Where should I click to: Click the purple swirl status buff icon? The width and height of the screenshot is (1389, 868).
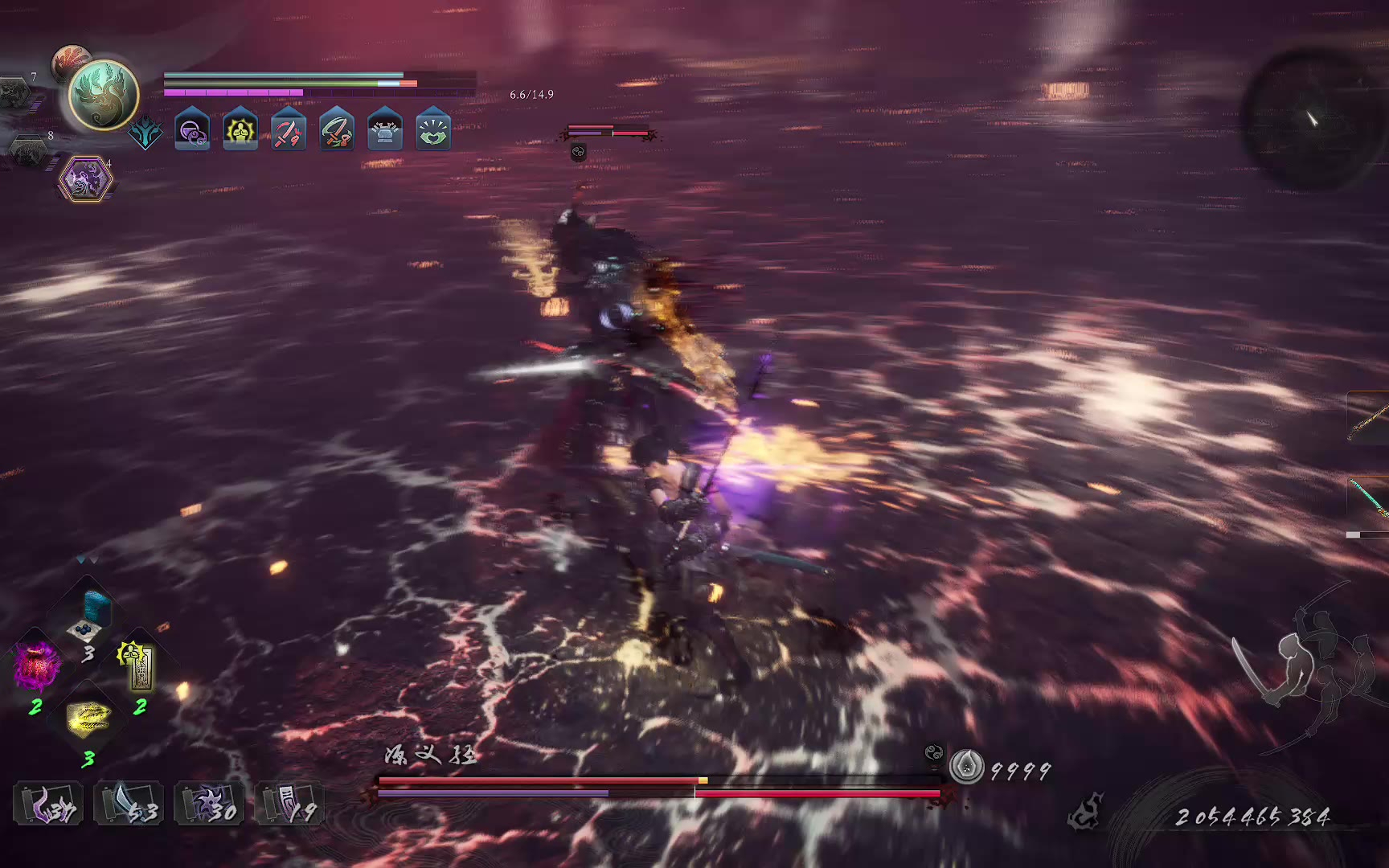192,130
